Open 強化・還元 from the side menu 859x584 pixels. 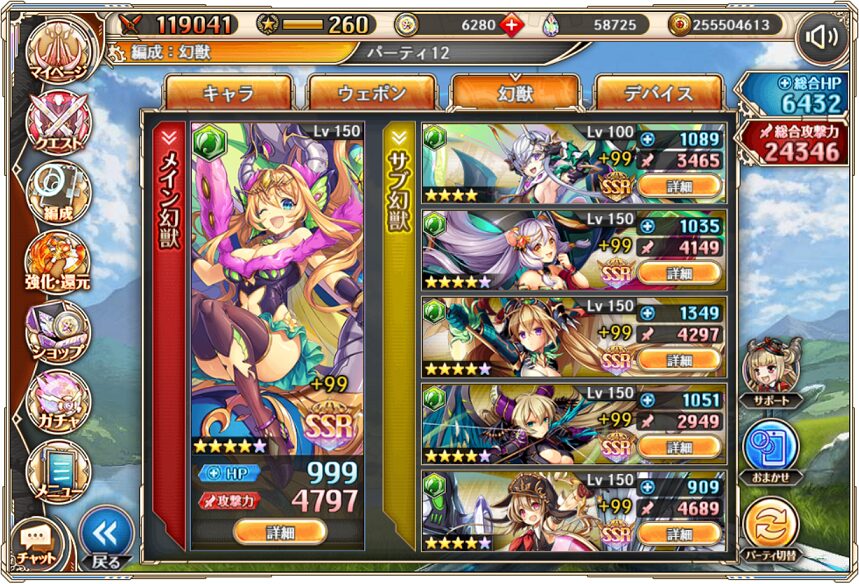pyautogui.click(x=59, y=264)
